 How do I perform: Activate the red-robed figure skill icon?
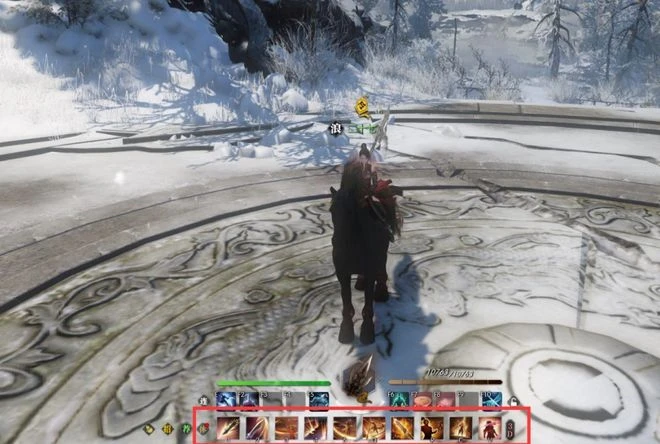(490, 429)
